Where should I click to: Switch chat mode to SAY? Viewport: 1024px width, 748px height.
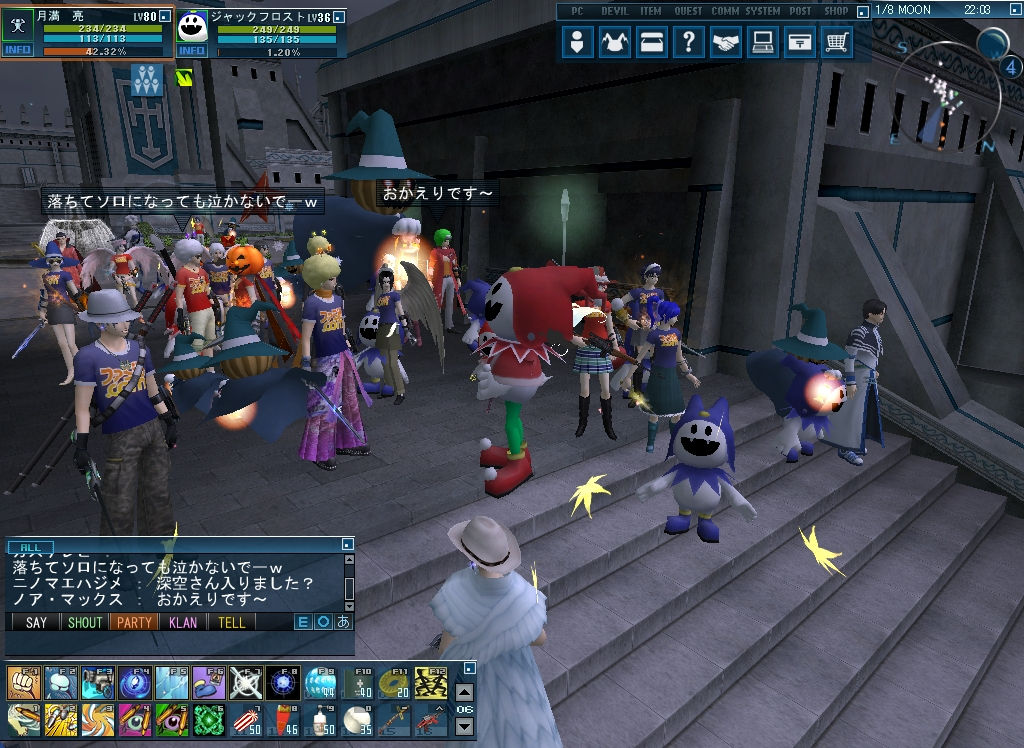(x=36, y=622)
